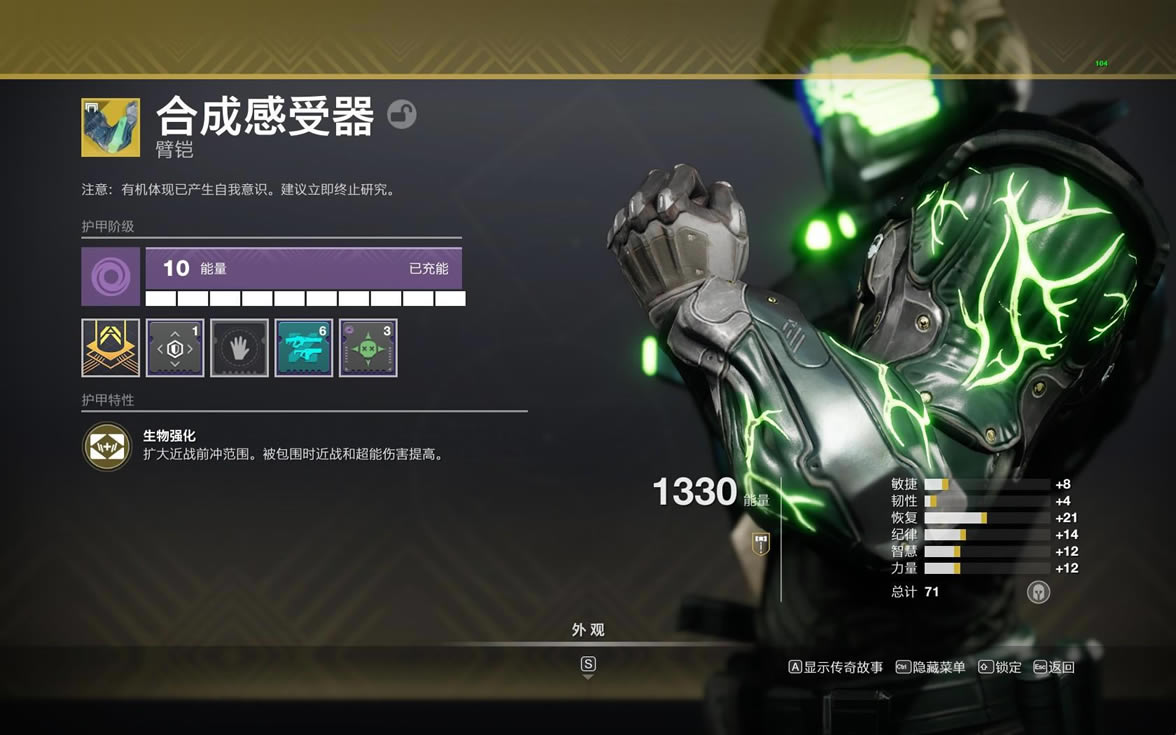
Task: Click the 合成感受器 item thumbnail
Action: point(110,127)
